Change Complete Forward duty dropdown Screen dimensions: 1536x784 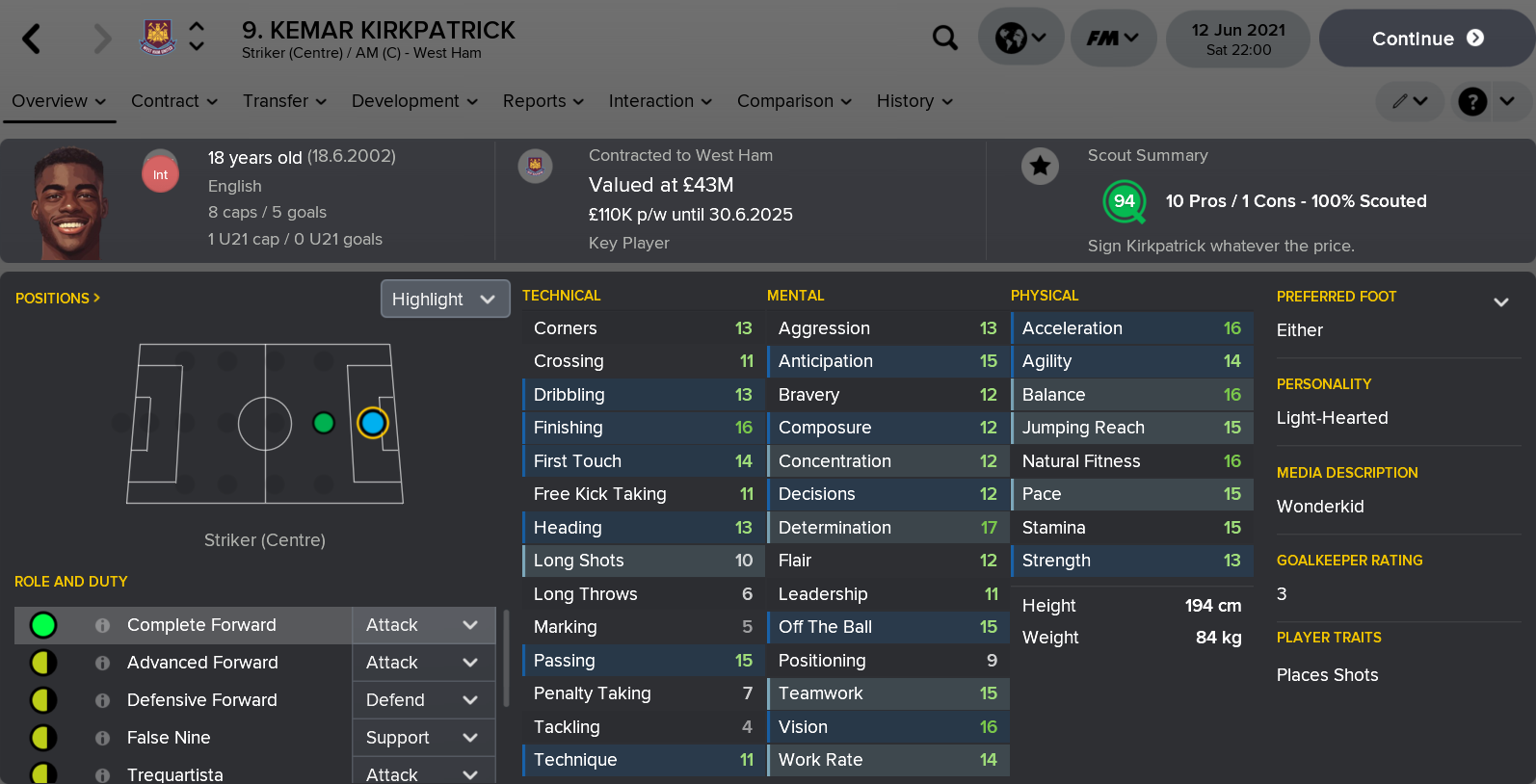pos(423,625)
